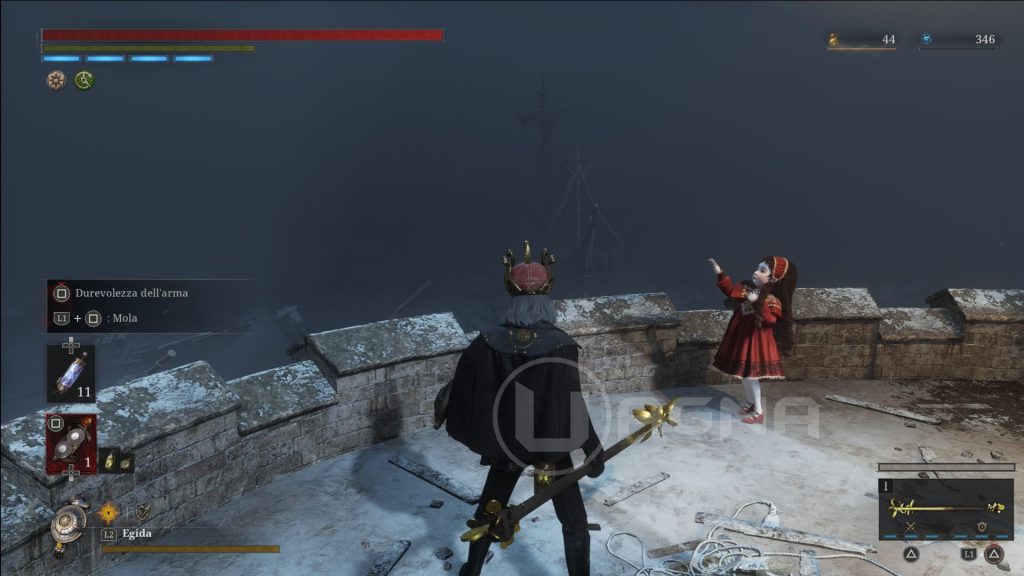Viewport: 1024px width, 576px height.
Task: Click the small yellow lamp icon
Action: 109,461
